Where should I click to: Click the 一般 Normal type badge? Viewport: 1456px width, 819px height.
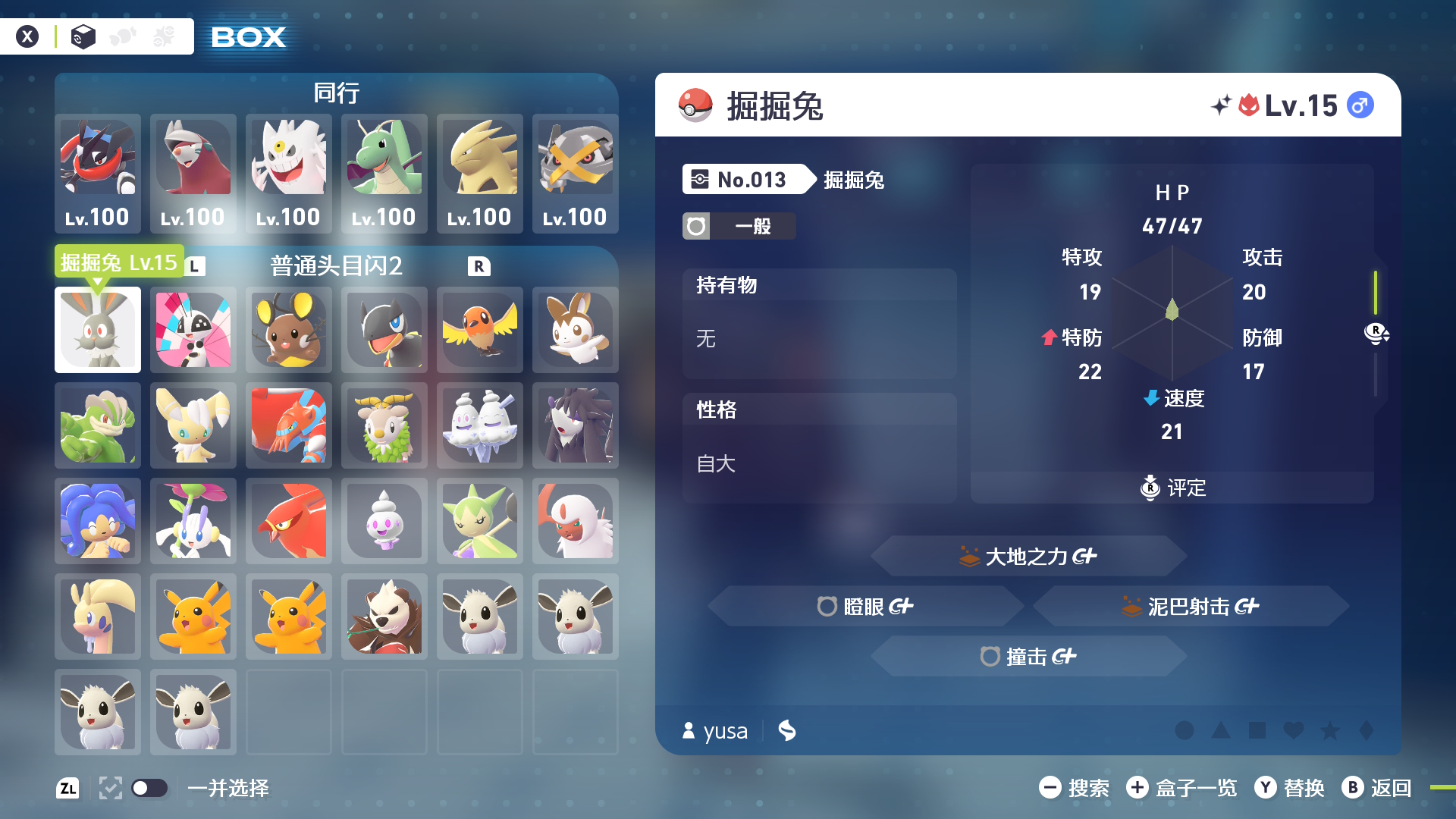739,226
